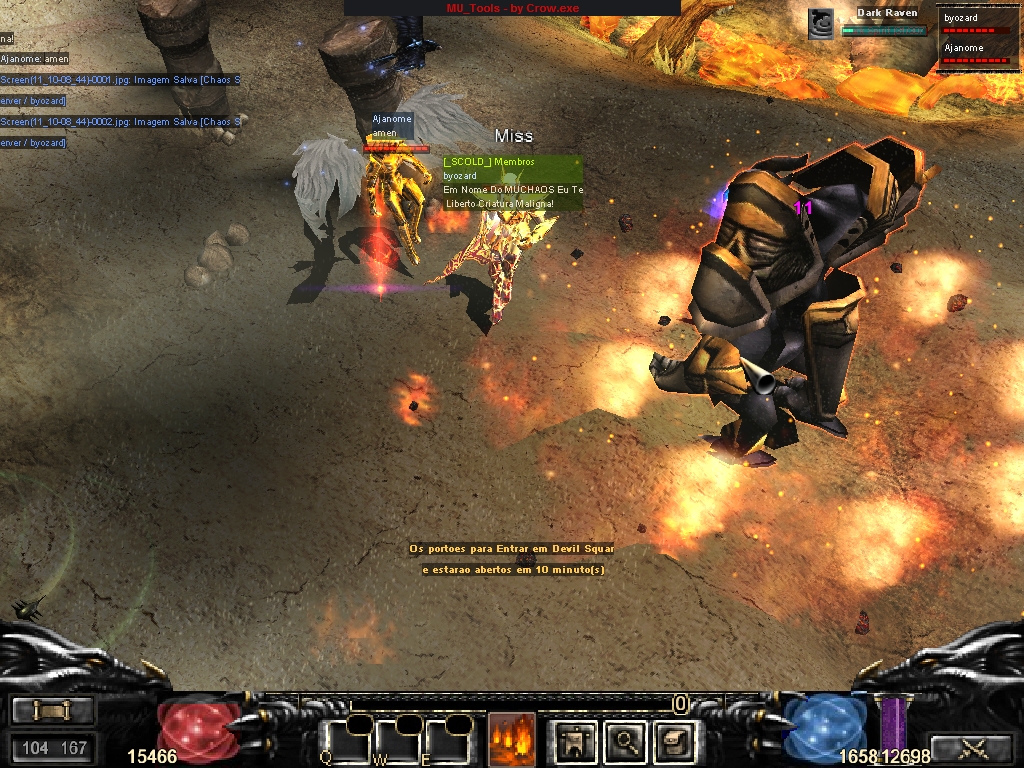Open the magnifying glass inventory button

click(626, 741)
